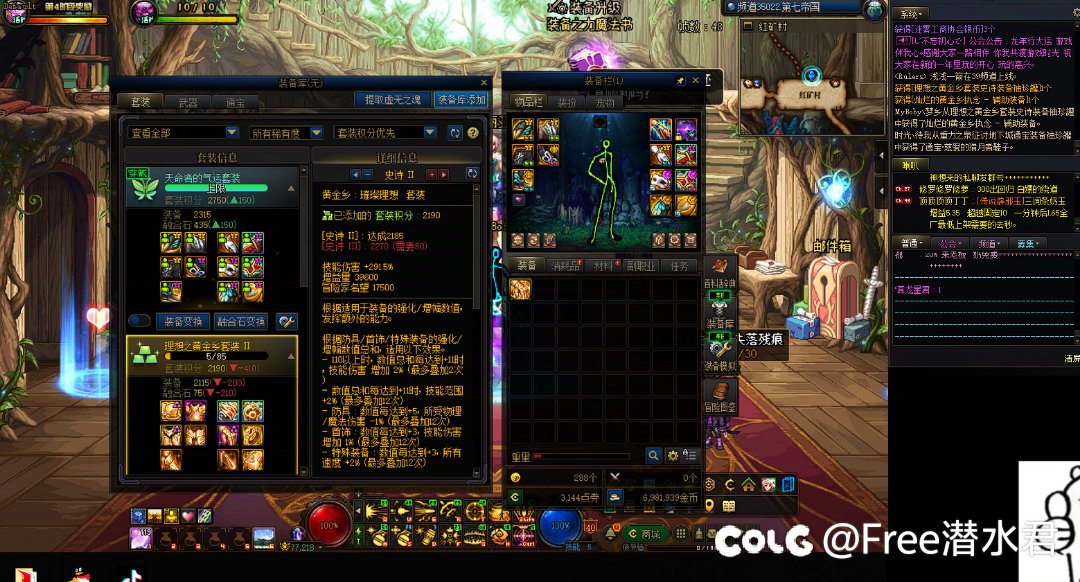Click the inventory search magnifier button
1080x582 pixels.
point(653,455)
